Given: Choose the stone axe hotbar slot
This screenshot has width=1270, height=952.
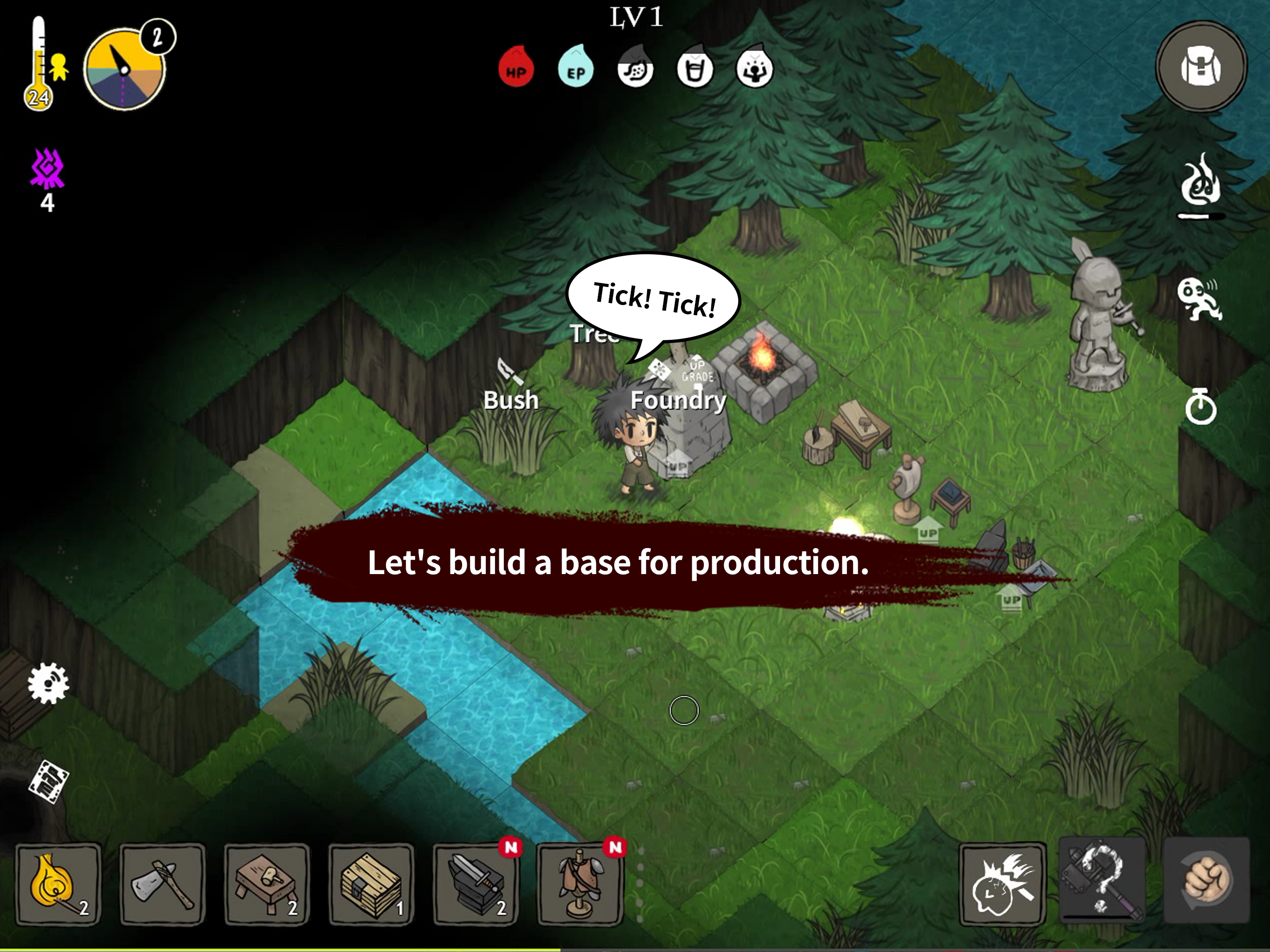Looking at the screenshot, I should click(x=163, y=884).
